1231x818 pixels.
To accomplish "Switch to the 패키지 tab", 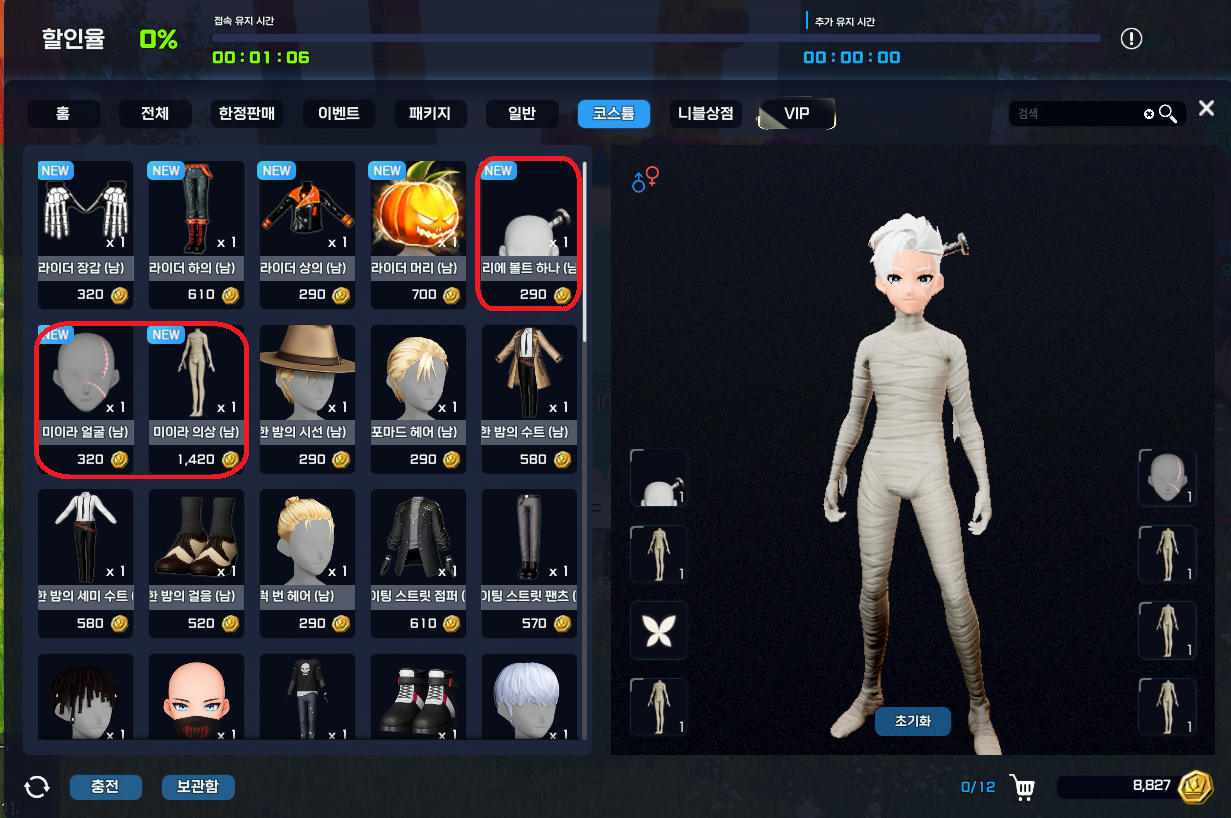I will point(430,114).
